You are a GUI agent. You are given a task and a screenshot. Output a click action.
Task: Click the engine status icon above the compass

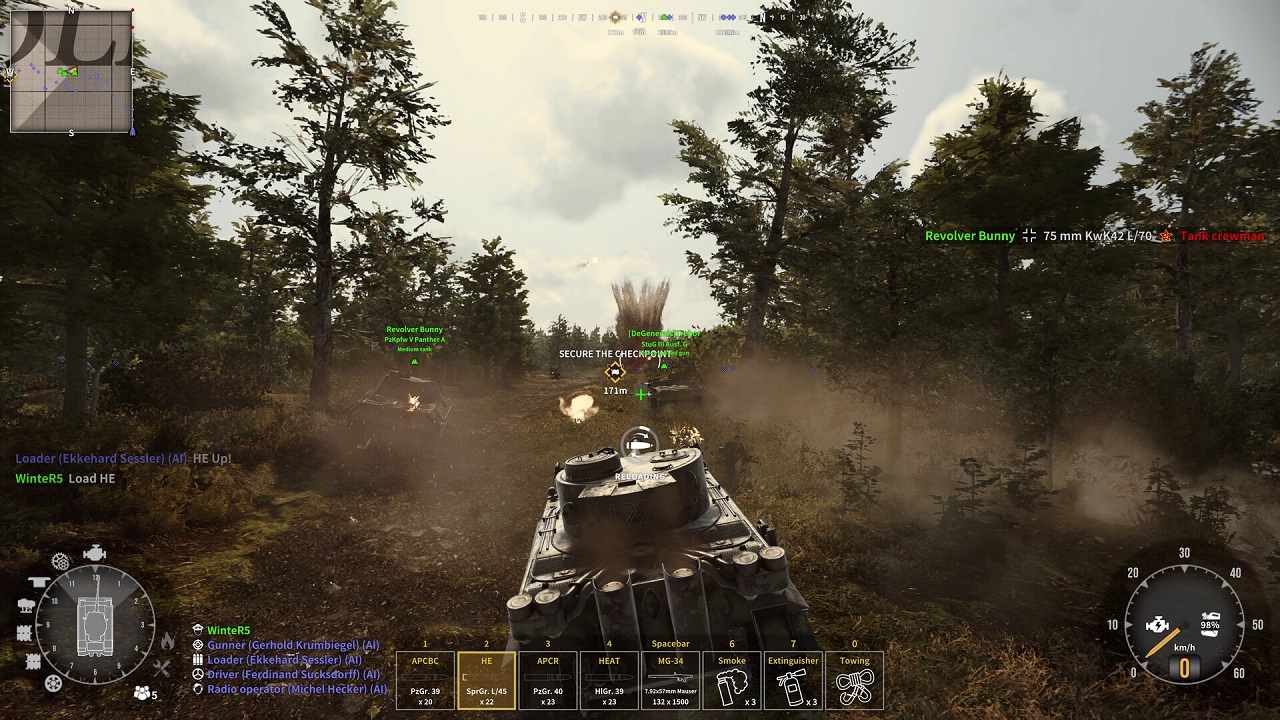(94, 552)
